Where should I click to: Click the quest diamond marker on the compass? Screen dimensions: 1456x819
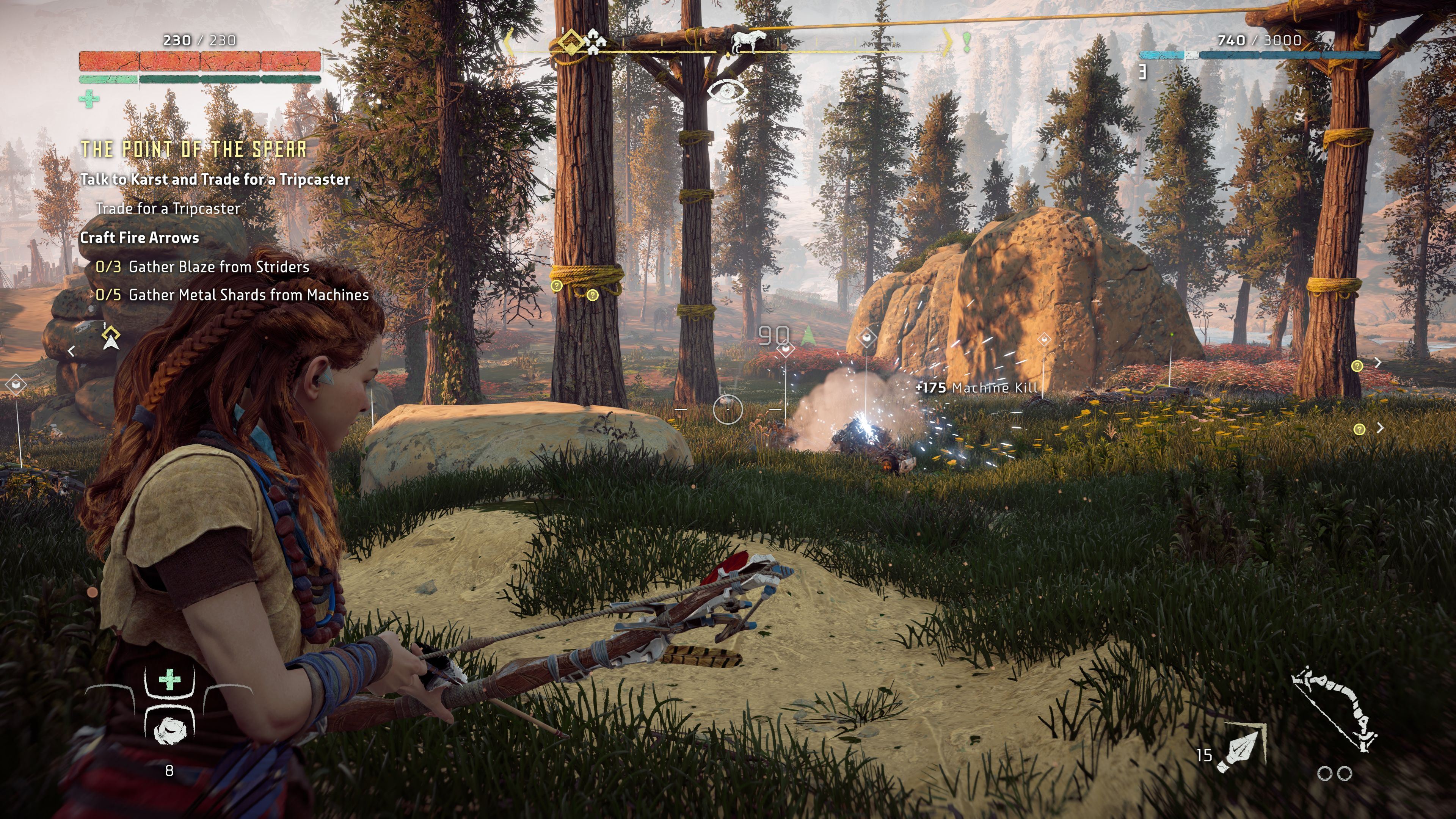pyautogui.click(x=570, y=42)
